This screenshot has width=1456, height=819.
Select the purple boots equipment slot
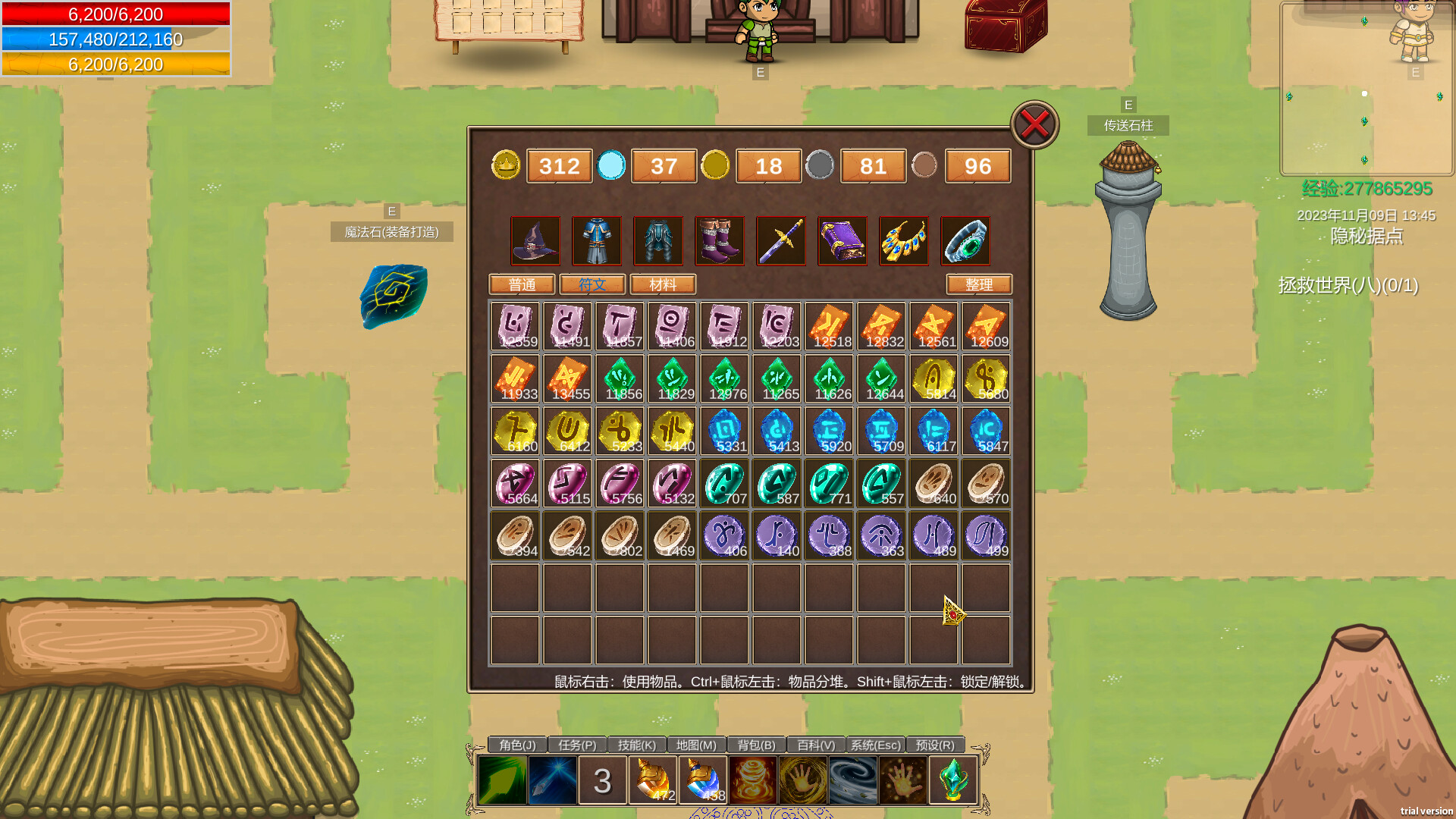(720, 241)
